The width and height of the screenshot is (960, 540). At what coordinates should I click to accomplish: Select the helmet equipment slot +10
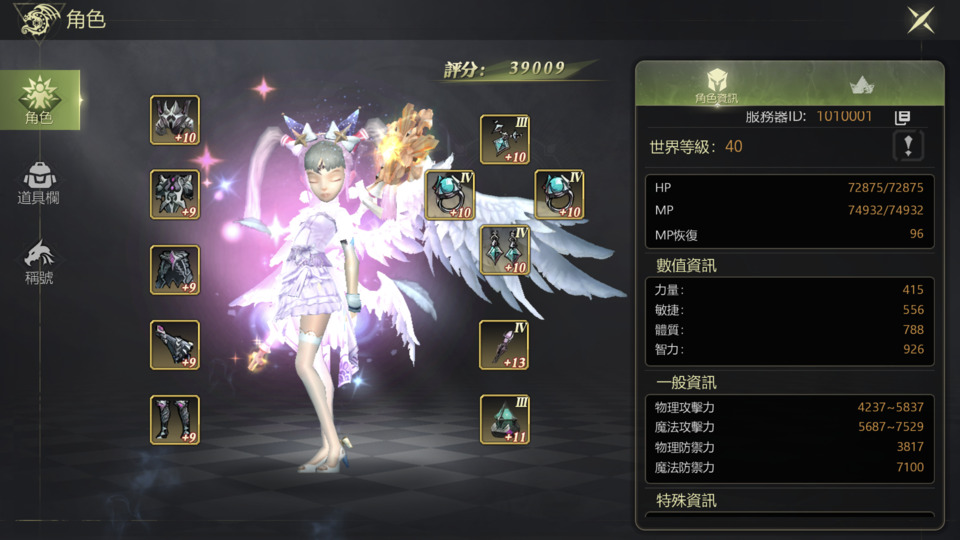pyautogui.click(x=175, y=120)
